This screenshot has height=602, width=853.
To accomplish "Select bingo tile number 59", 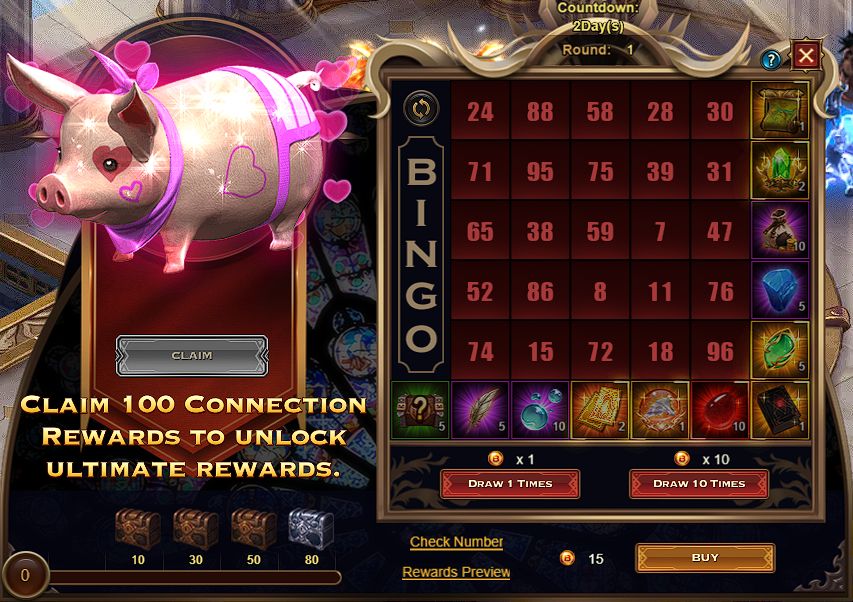I will 600,231.
